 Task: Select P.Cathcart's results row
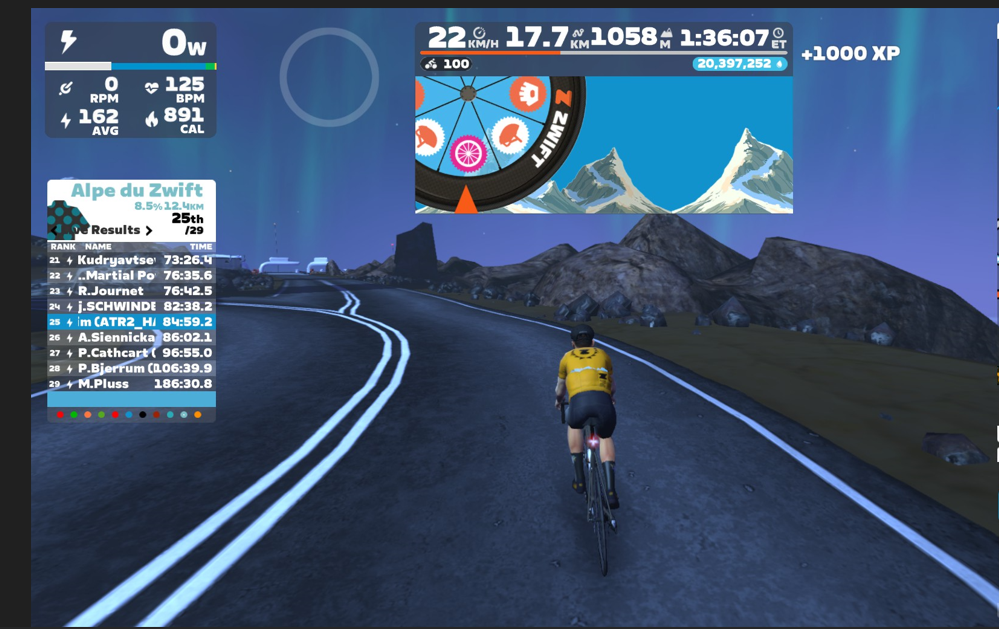131,353
